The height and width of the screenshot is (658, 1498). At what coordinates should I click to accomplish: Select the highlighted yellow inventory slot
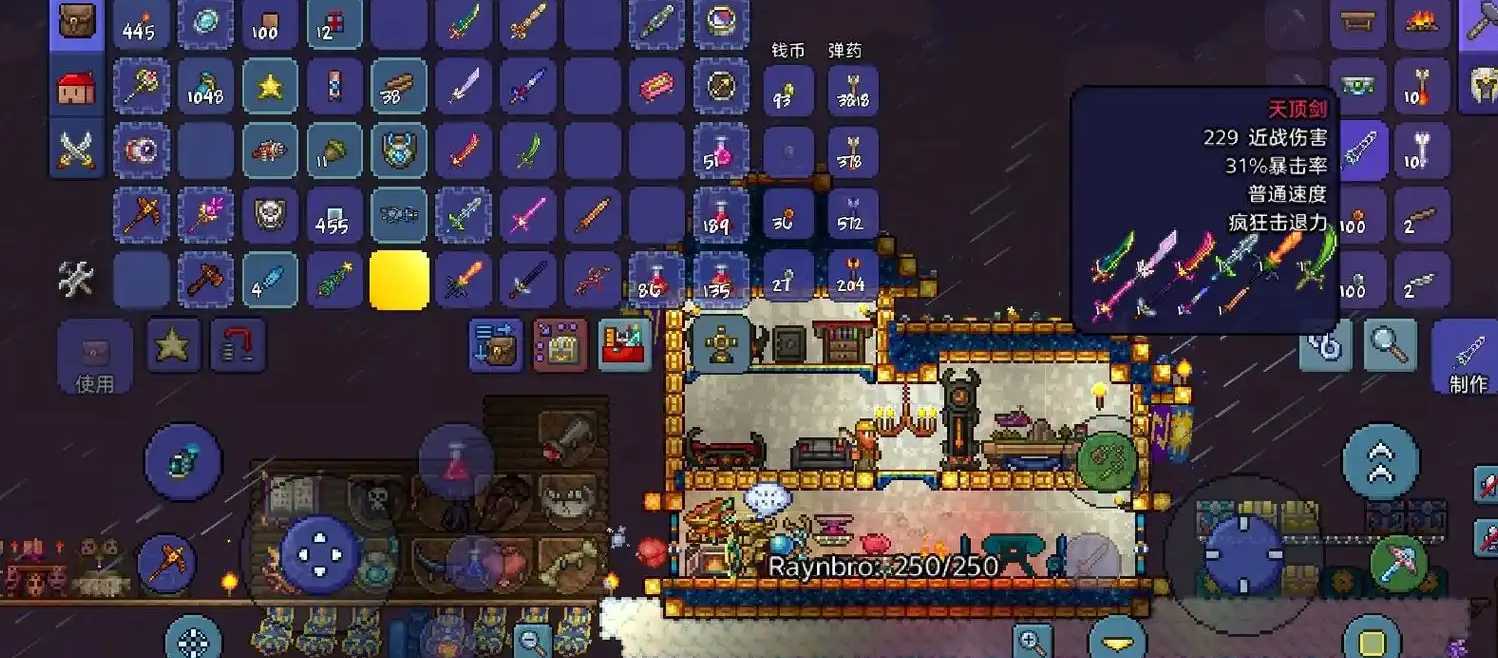(x=399, y=279)
